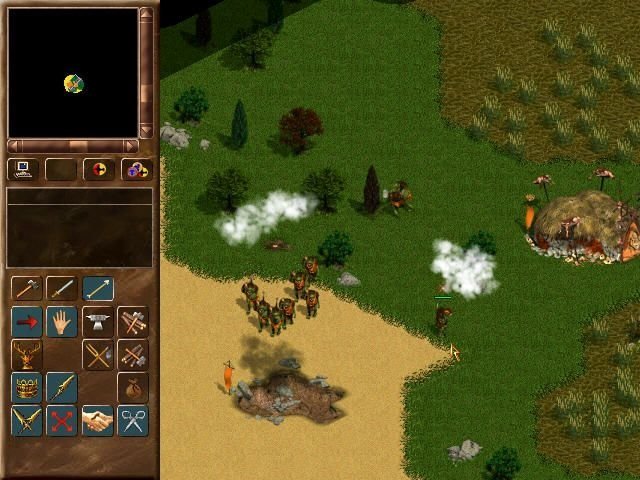Click the red-black circle button

coord(98,170)
